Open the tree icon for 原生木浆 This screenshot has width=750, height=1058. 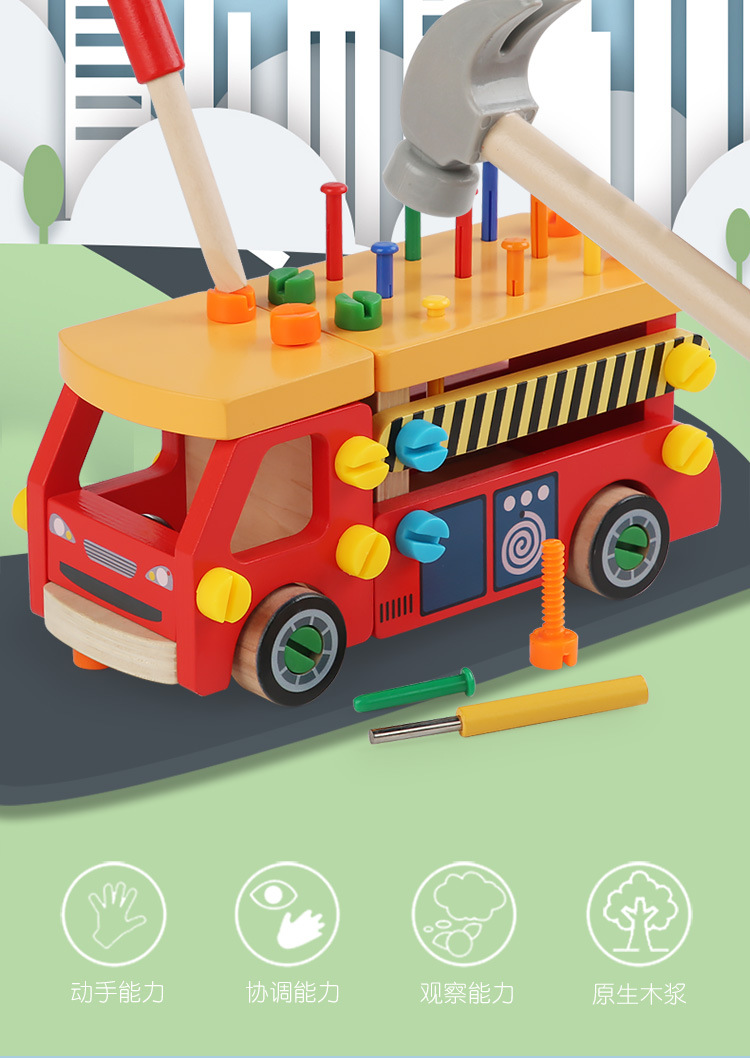(x=638, y=914)
